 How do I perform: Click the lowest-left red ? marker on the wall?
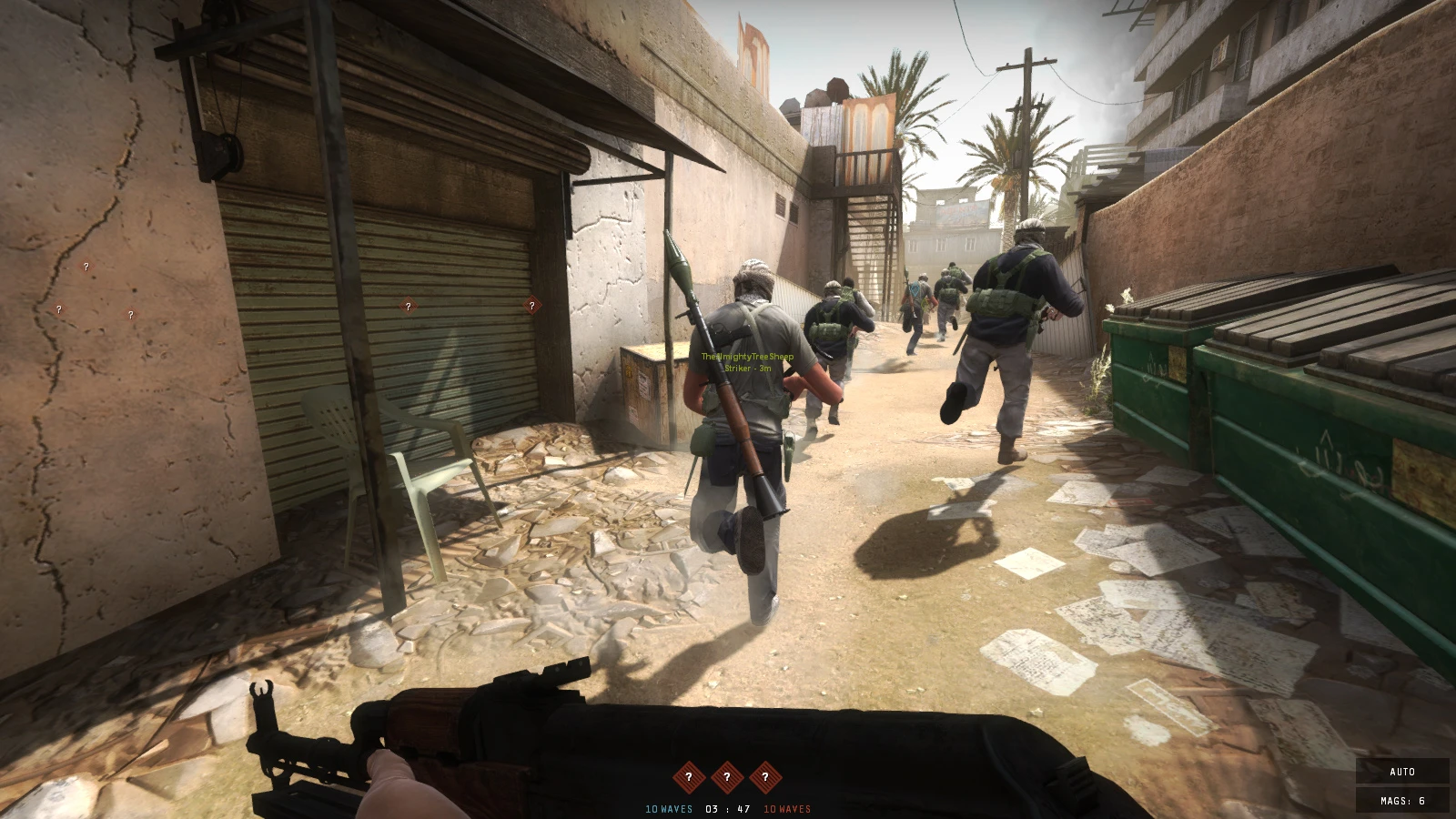(x=60, y=308)
